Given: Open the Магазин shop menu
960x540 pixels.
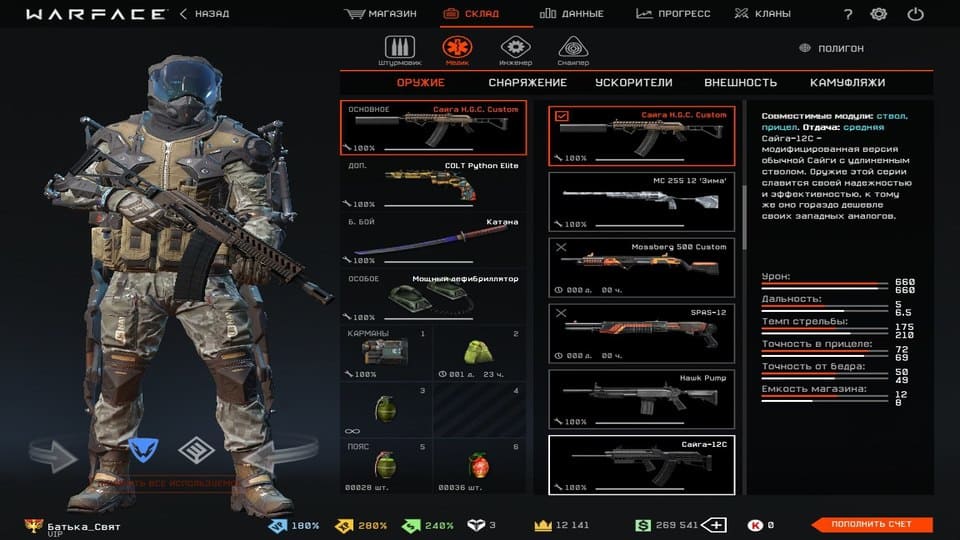Looking at the screenshot, I should (x=381, y=14).
